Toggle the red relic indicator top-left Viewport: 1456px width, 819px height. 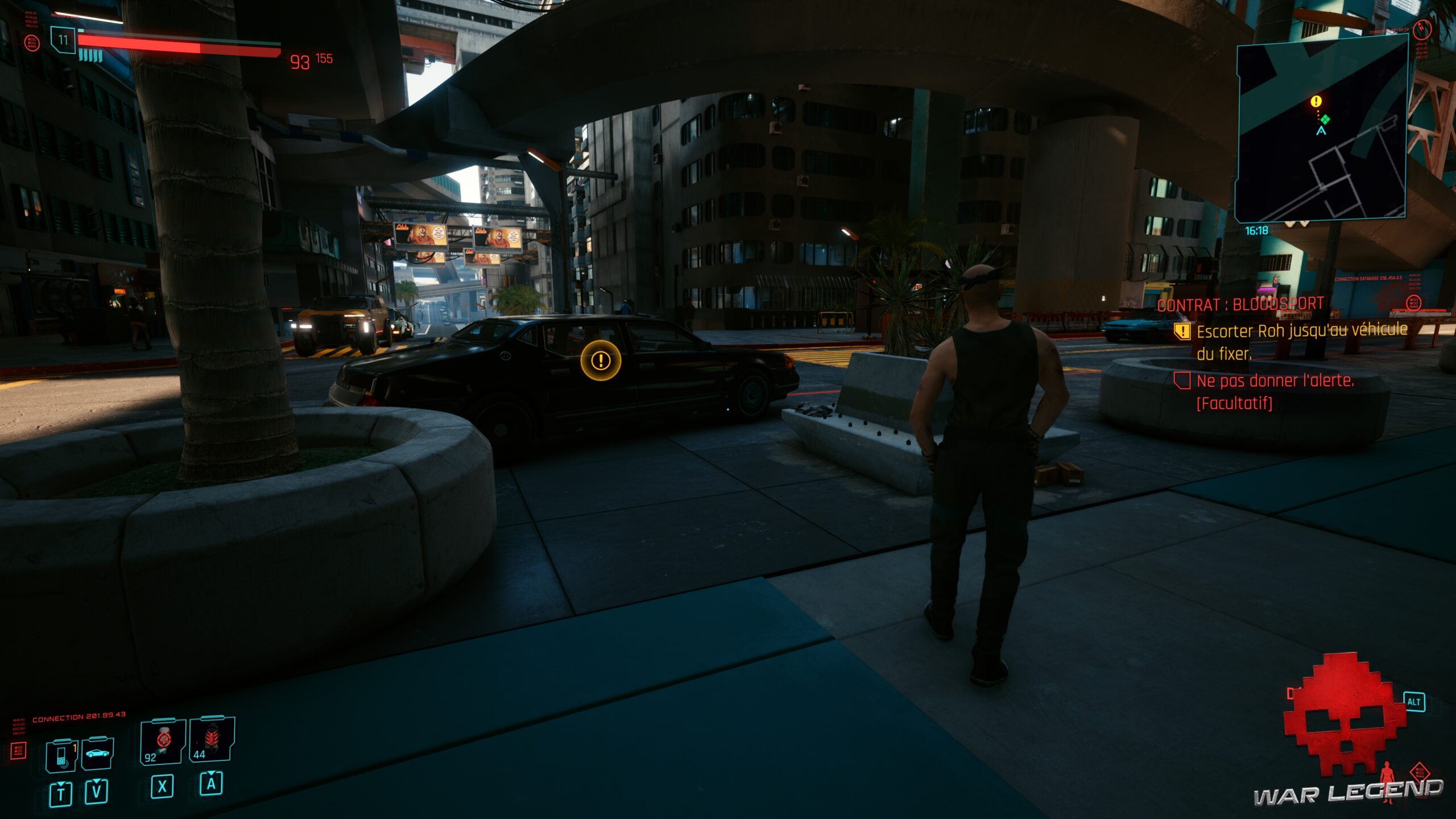click(32, 42)
